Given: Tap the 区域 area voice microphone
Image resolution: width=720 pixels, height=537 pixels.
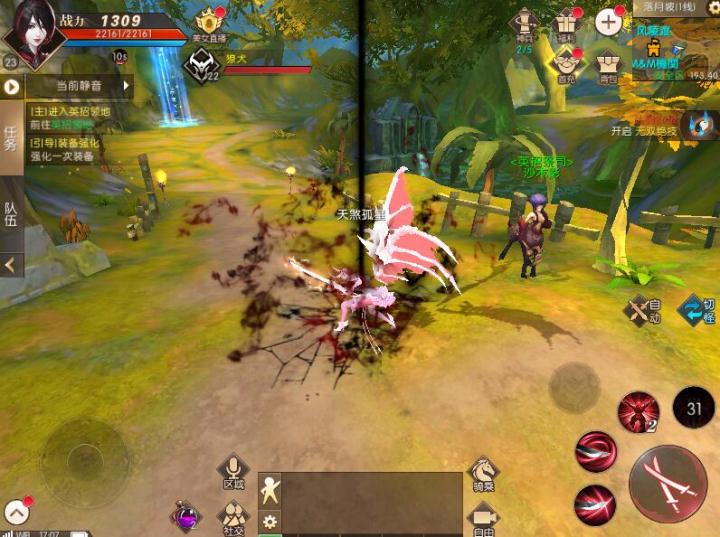Looking at the screenshot, I should (x=233, y=471).
